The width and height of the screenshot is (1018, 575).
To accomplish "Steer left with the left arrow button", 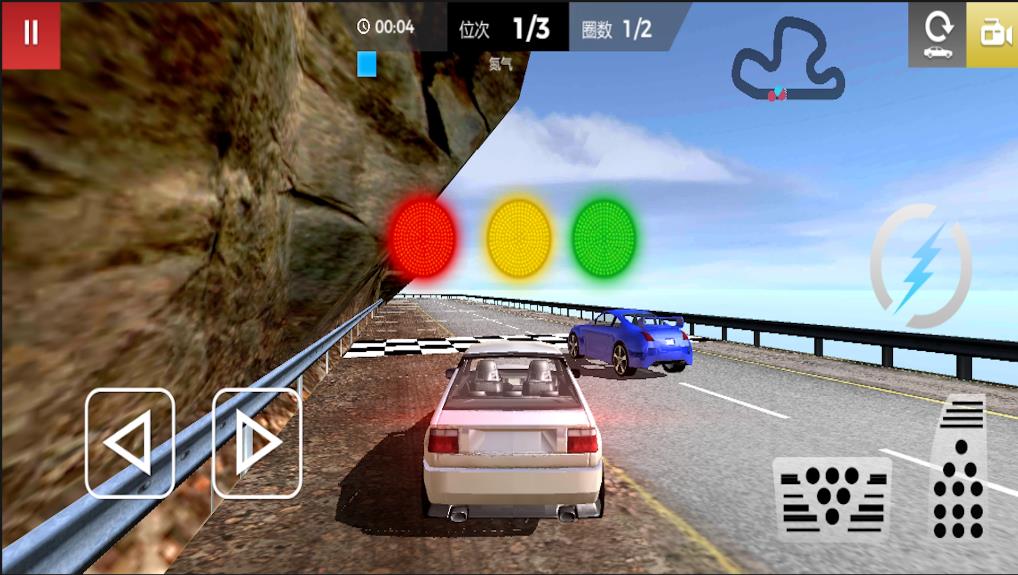I will coord(130,443).
